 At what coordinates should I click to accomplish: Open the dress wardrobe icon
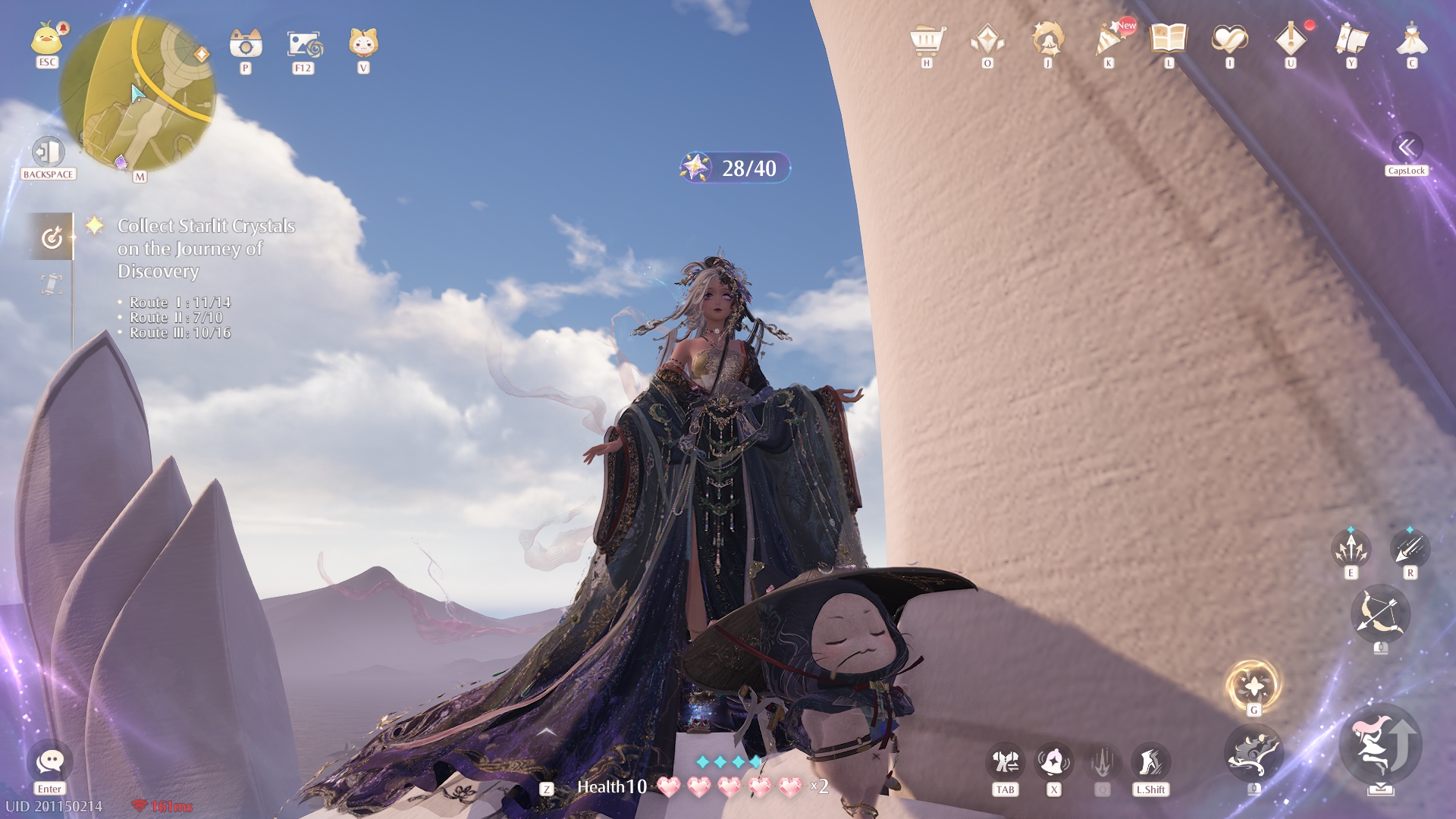tap(1411, 39)
